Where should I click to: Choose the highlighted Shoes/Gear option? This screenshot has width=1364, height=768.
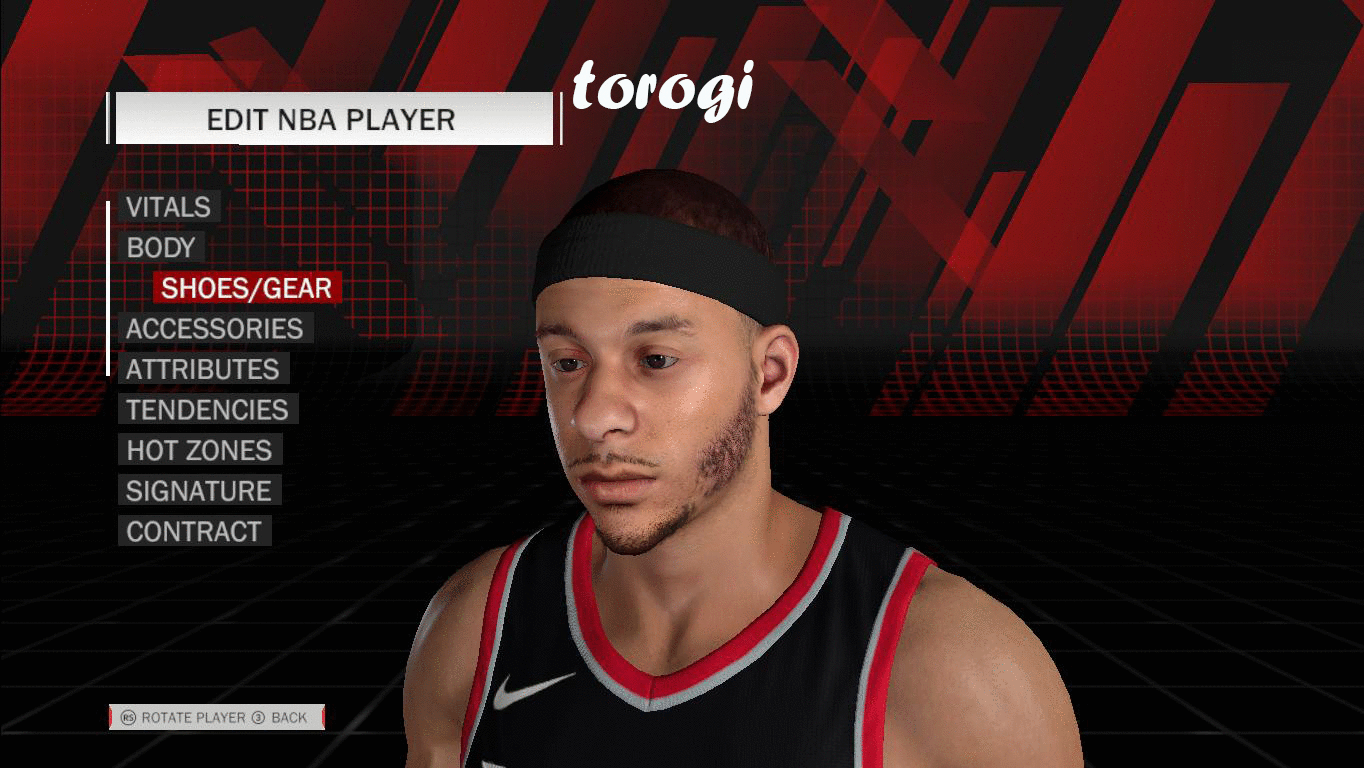click(246, 288)
